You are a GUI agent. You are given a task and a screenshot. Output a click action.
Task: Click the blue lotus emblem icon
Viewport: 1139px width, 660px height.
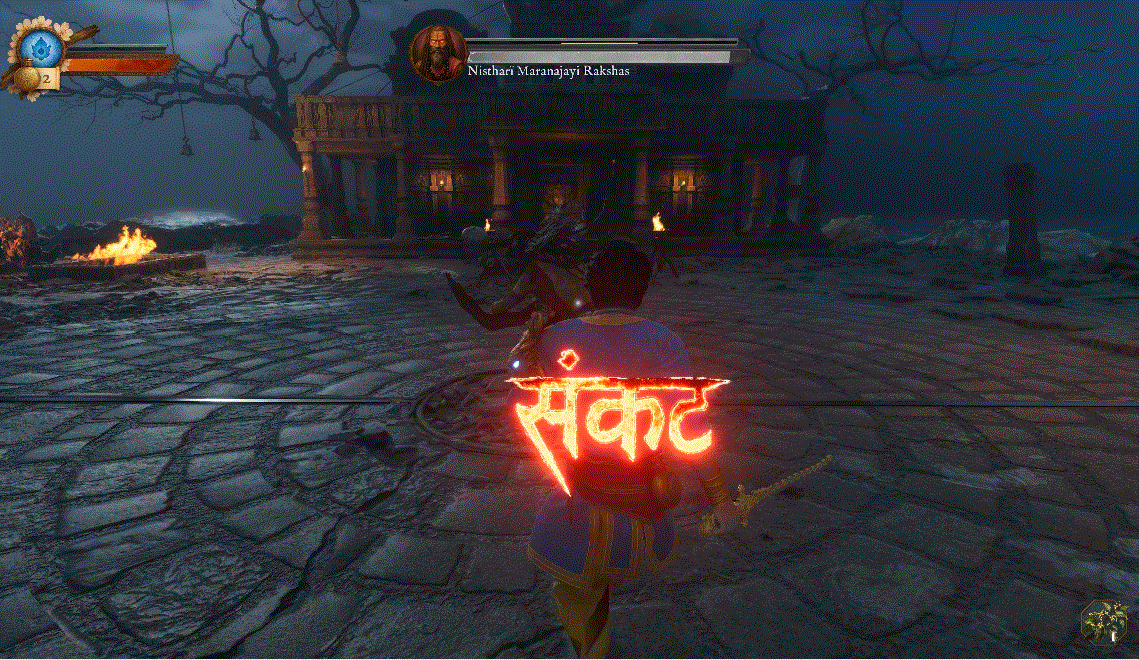pyautogui.click(x=41, y=45)
